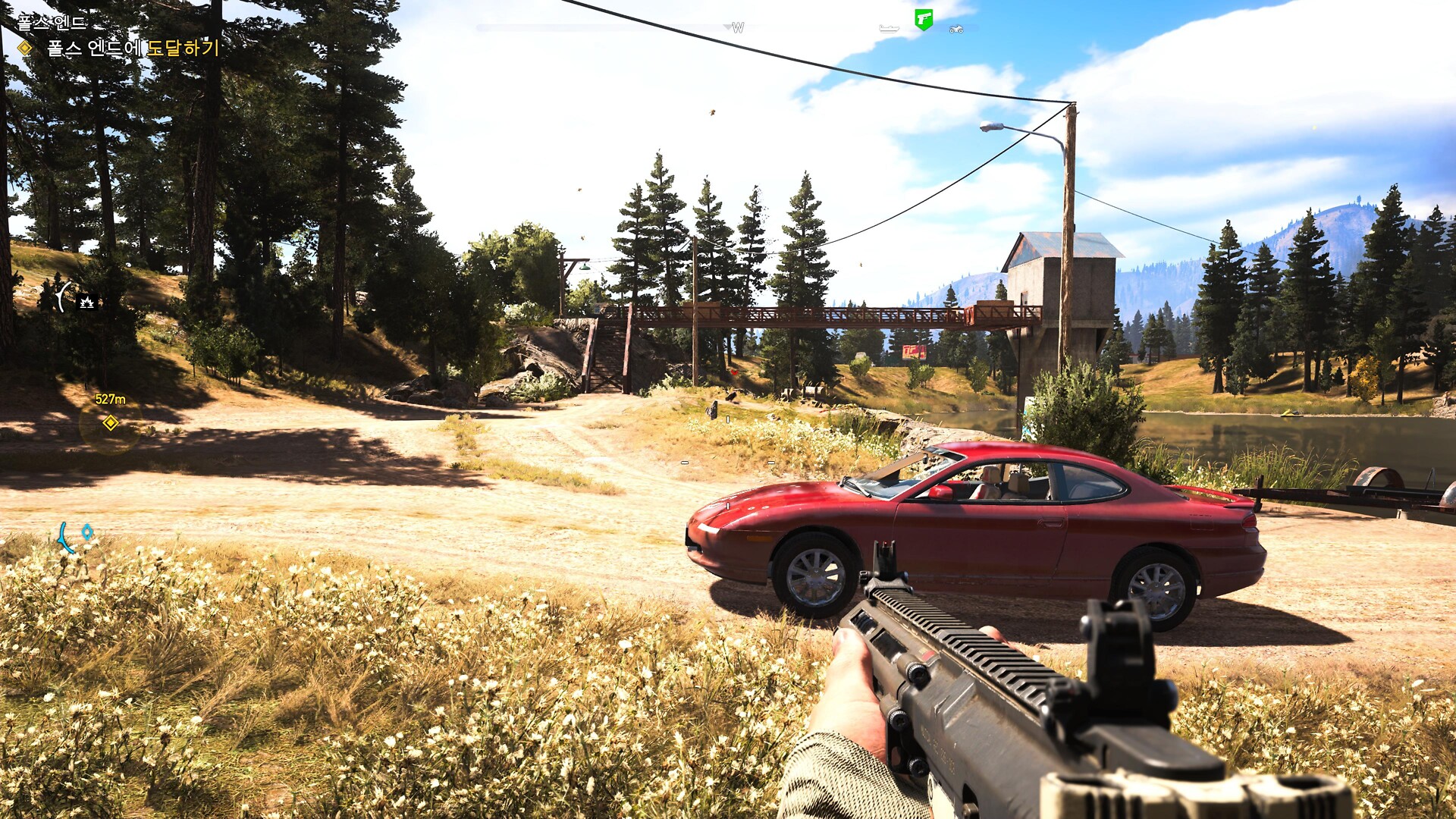This screenshot has width=1456, height=819.
Task: Select the explosion icon off-screen indicator
Action: pyautogui.click(x=87, y=303)
